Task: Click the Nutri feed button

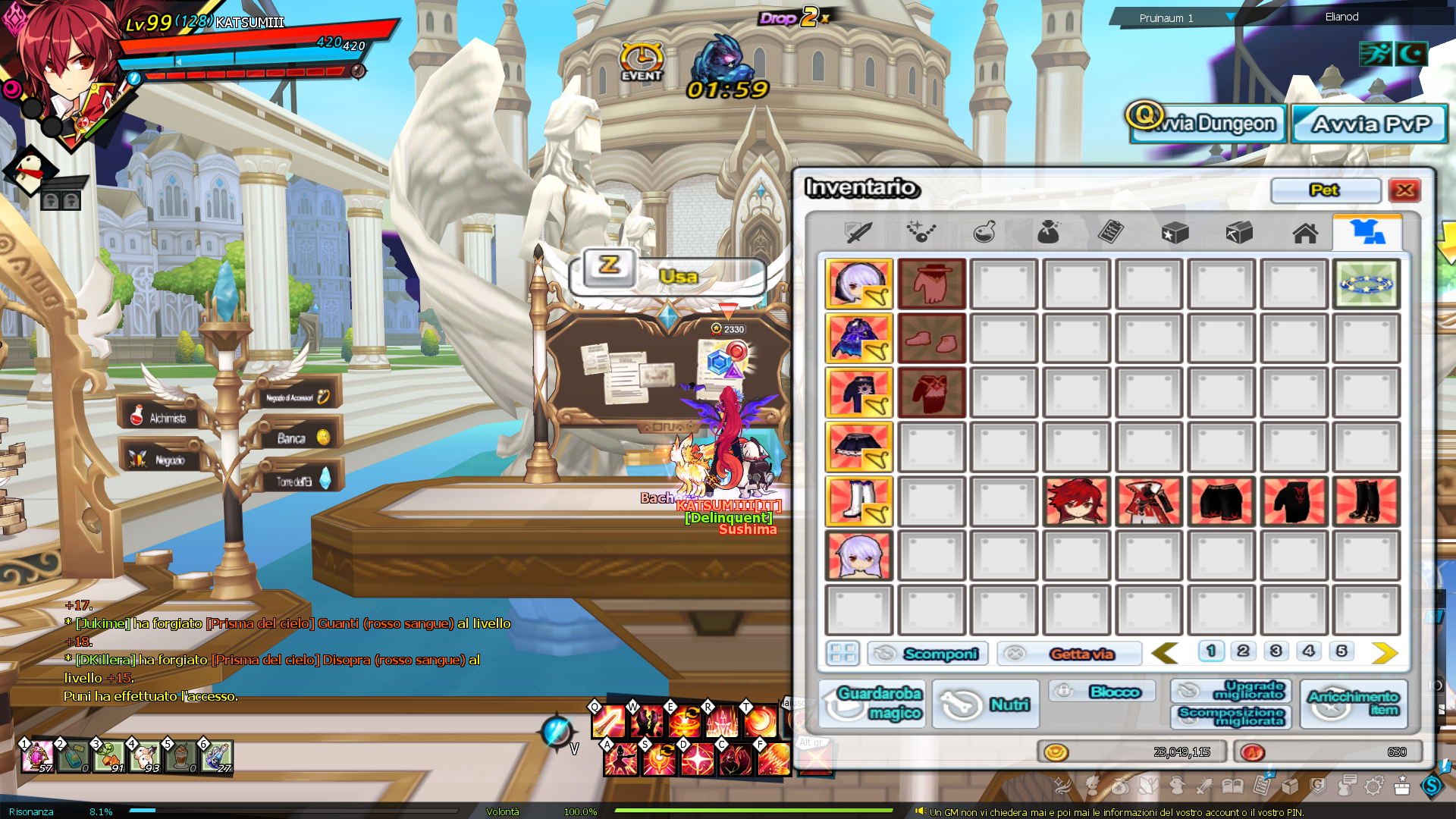Action: pyautogui.click(x=985, y=704)
